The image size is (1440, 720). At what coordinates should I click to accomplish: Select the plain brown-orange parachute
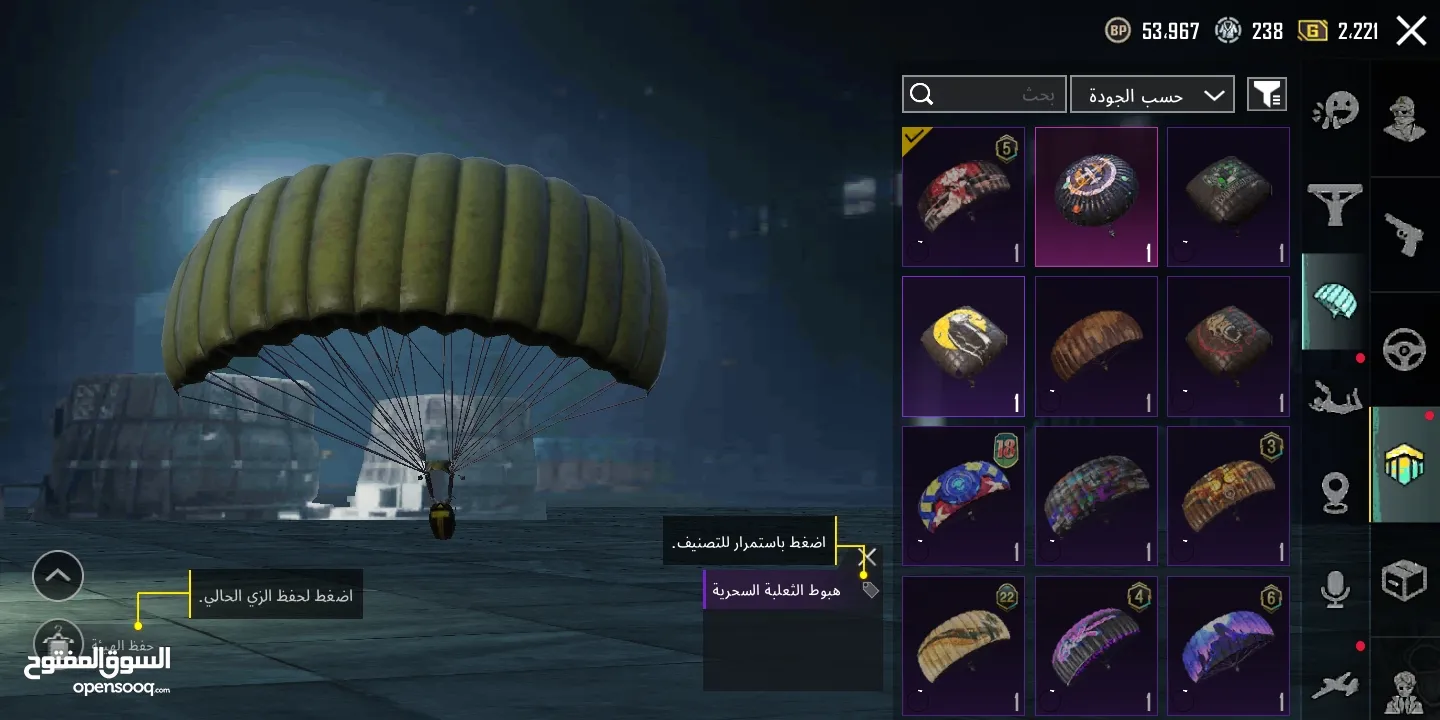[x=1096, y=346]
